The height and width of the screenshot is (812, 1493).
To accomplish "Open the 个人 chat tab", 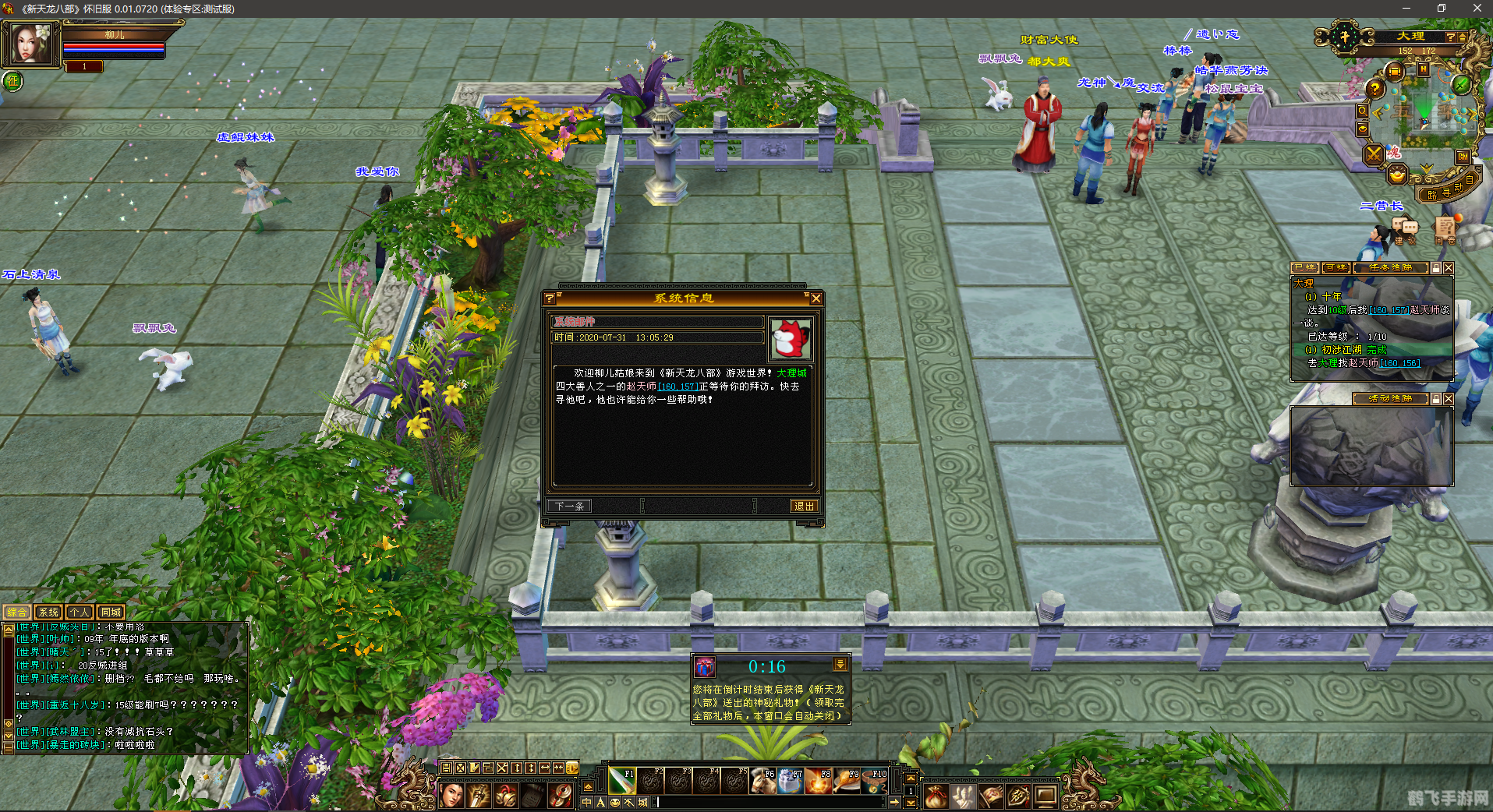I will [x=80, y=613].
